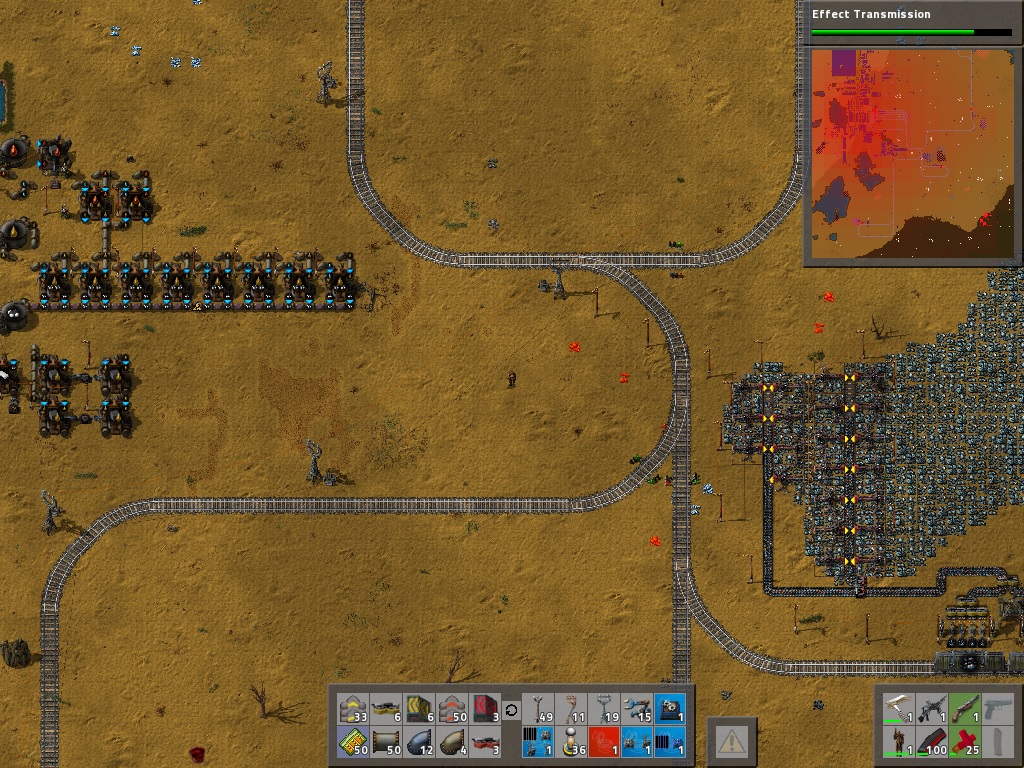Viewport: 1024px width, 768px height.
Task: Choose the big electric pole slot
Action: coord(604,709)
